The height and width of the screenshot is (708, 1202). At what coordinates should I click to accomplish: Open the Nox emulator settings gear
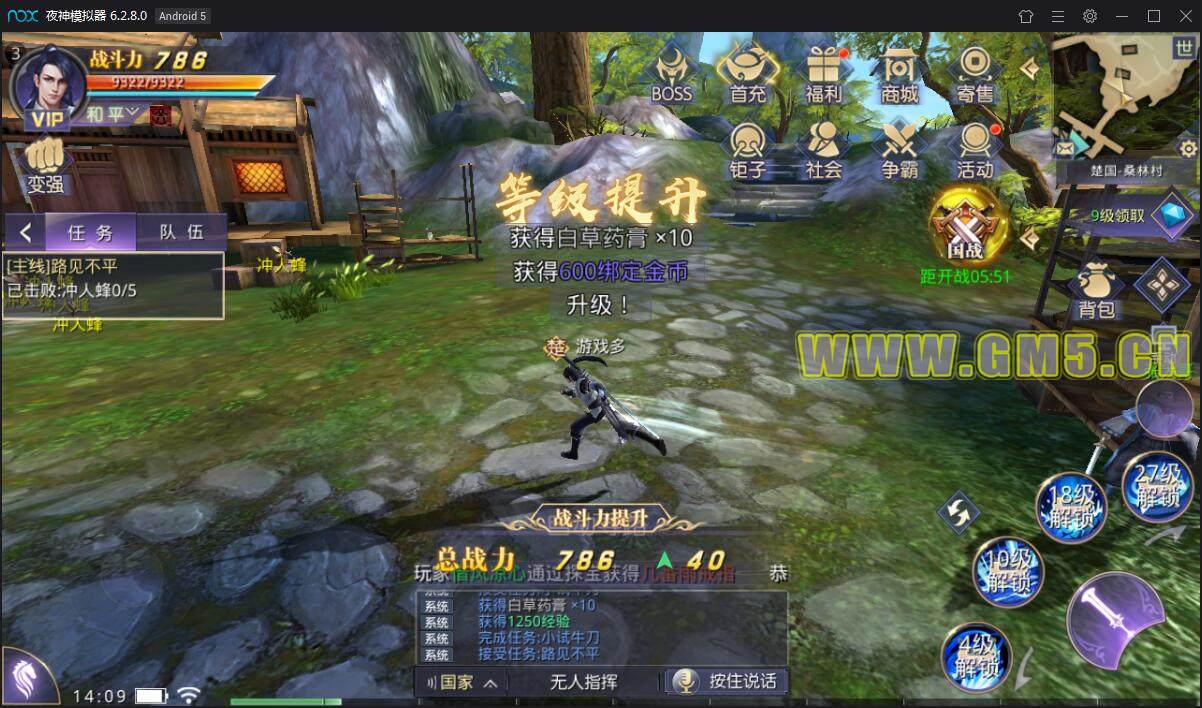click(x=1090, y=16)
